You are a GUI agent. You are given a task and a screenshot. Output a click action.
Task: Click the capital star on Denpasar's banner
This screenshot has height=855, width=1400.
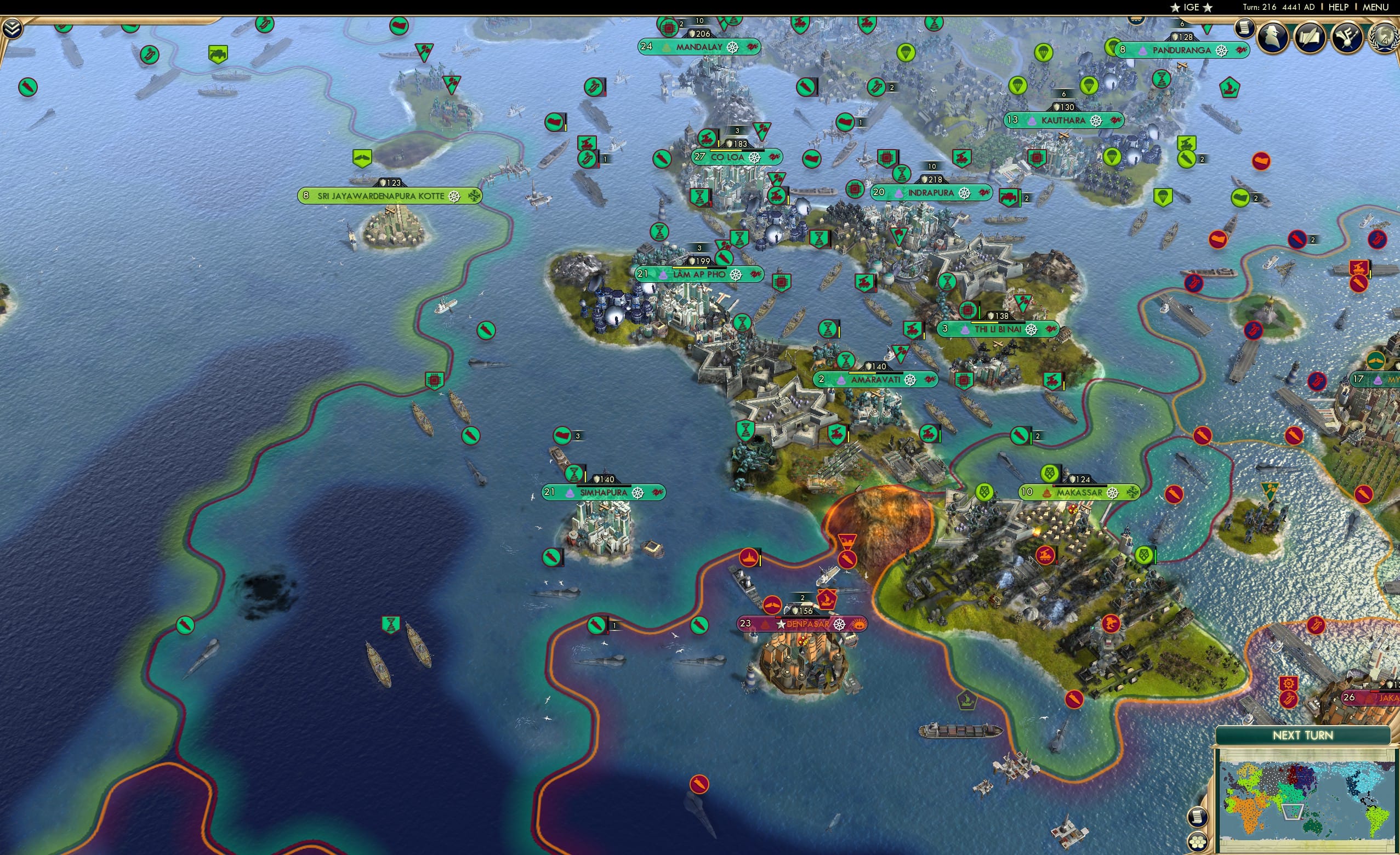coord(781,626)
